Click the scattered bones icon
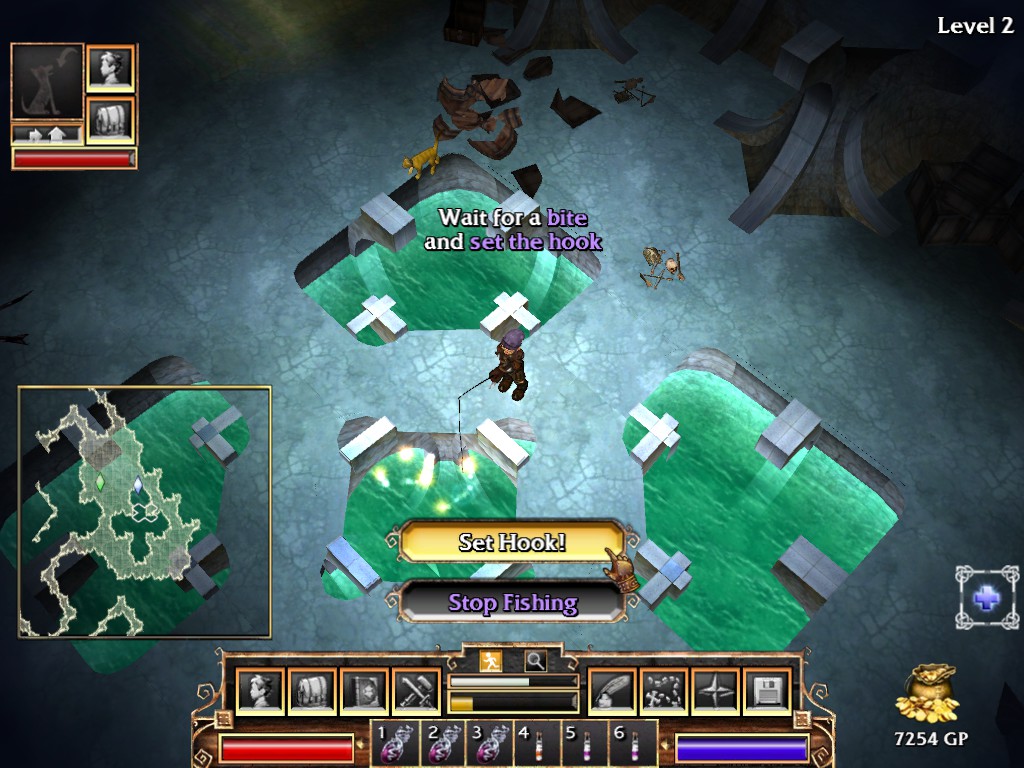This screenshot has height=768, width=1024. point(663,692)
